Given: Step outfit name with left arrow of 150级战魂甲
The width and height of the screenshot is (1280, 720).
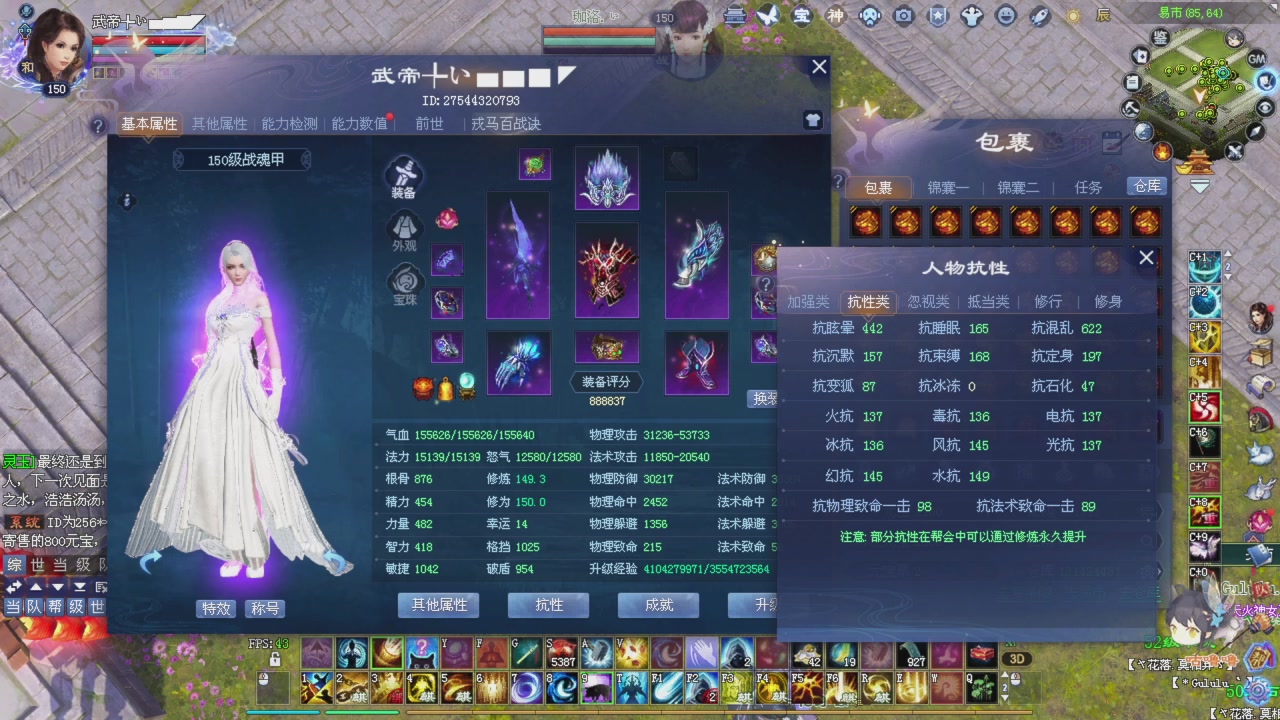Looking at the screenshot, I should point(181,159).
